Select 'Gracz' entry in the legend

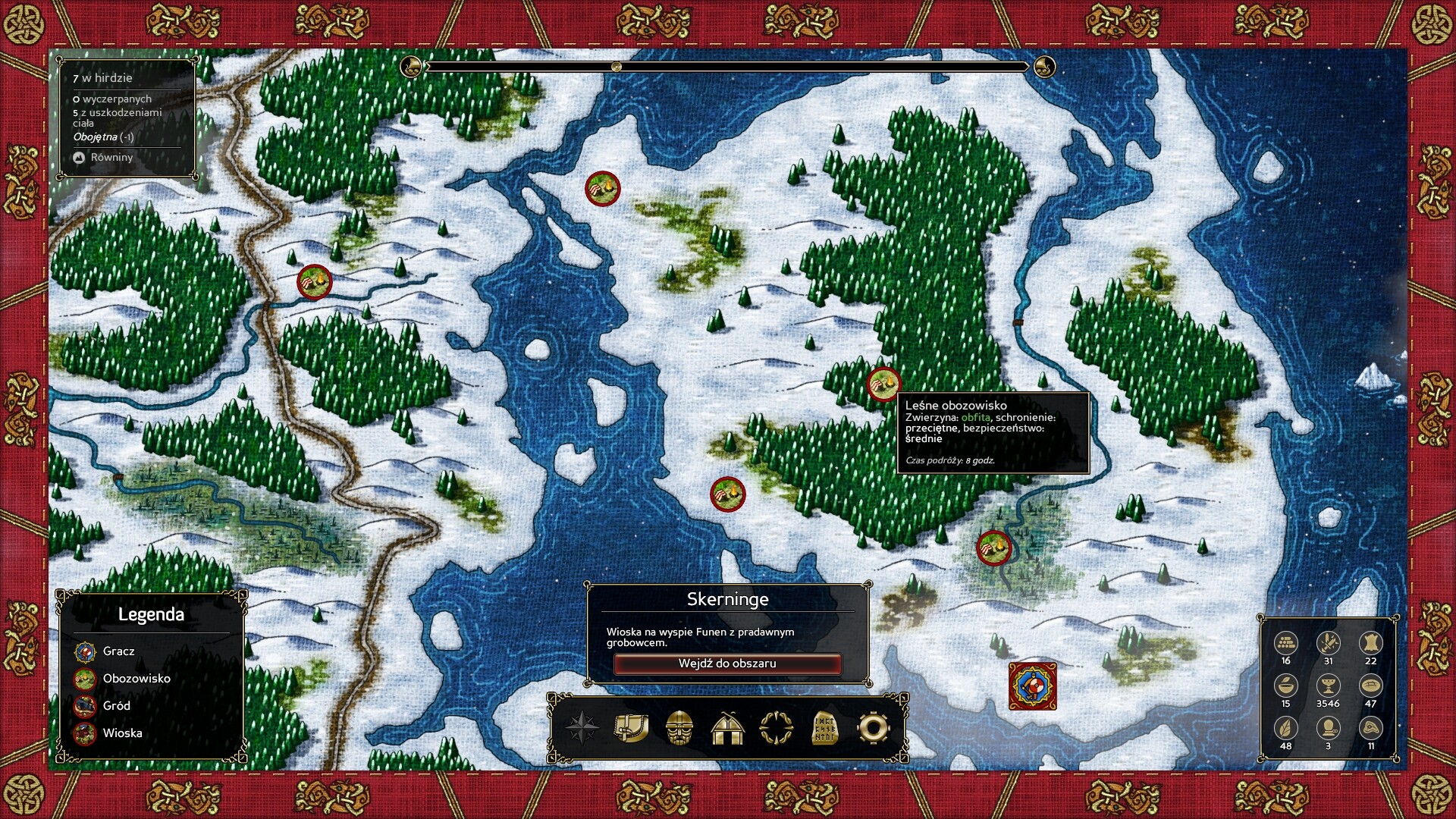coord(118,651)
